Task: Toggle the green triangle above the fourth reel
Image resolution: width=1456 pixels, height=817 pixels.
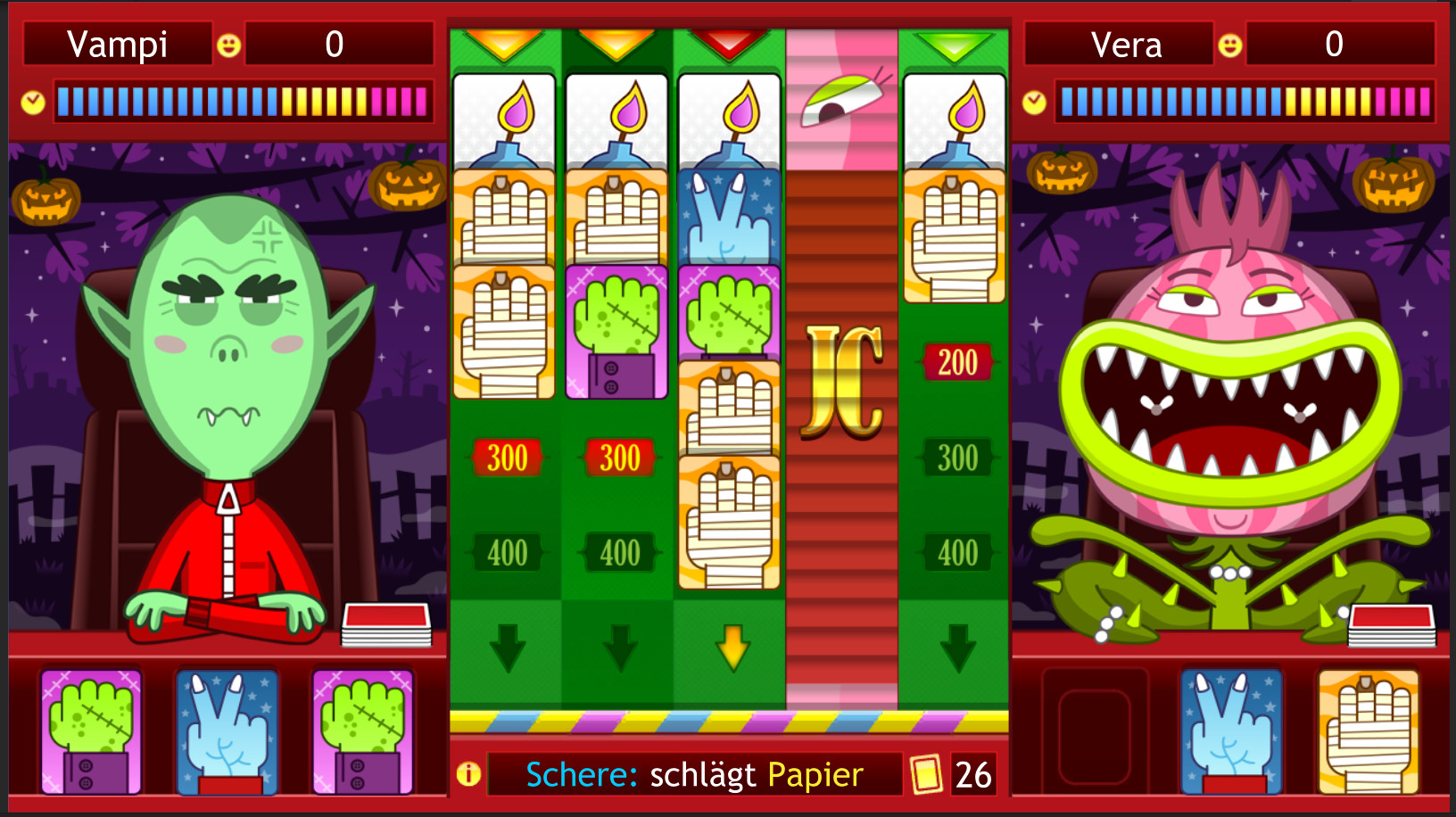Action: (x=955, y=43)
